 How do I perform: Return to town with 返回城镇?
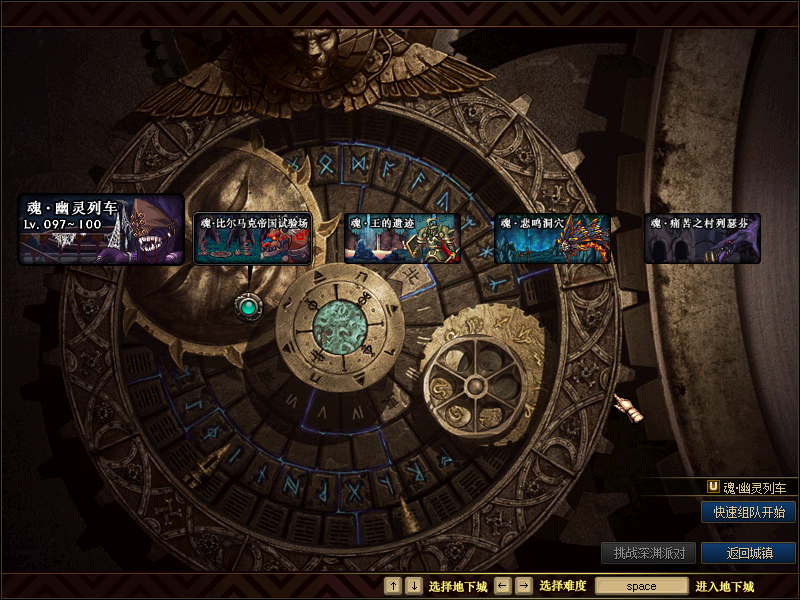[x=748, y=553]
